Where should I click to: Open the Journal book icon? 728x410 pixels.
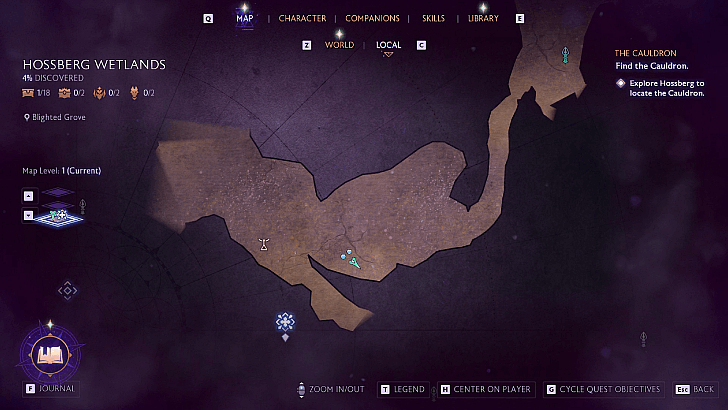coord(48,354)
